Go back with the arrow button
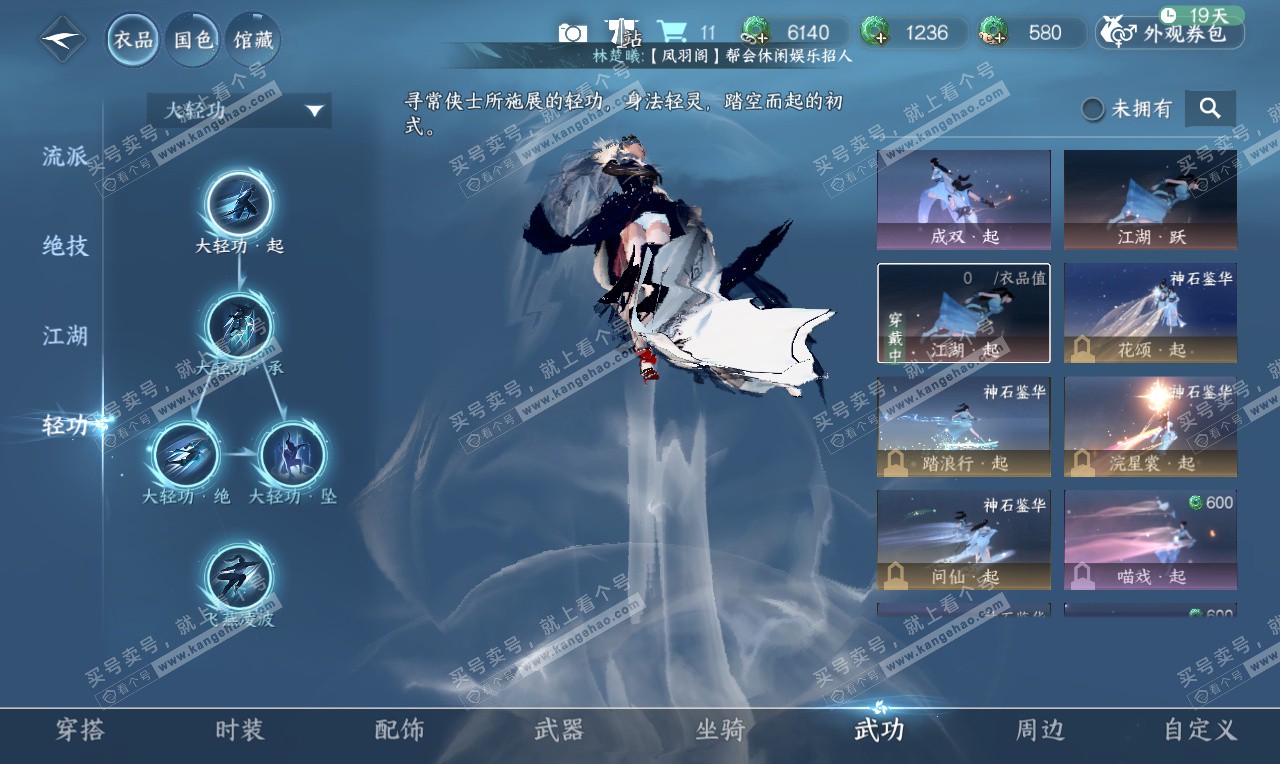This screenshot has width=1280, height=764. pyautogui.click(x=63, y=40)
